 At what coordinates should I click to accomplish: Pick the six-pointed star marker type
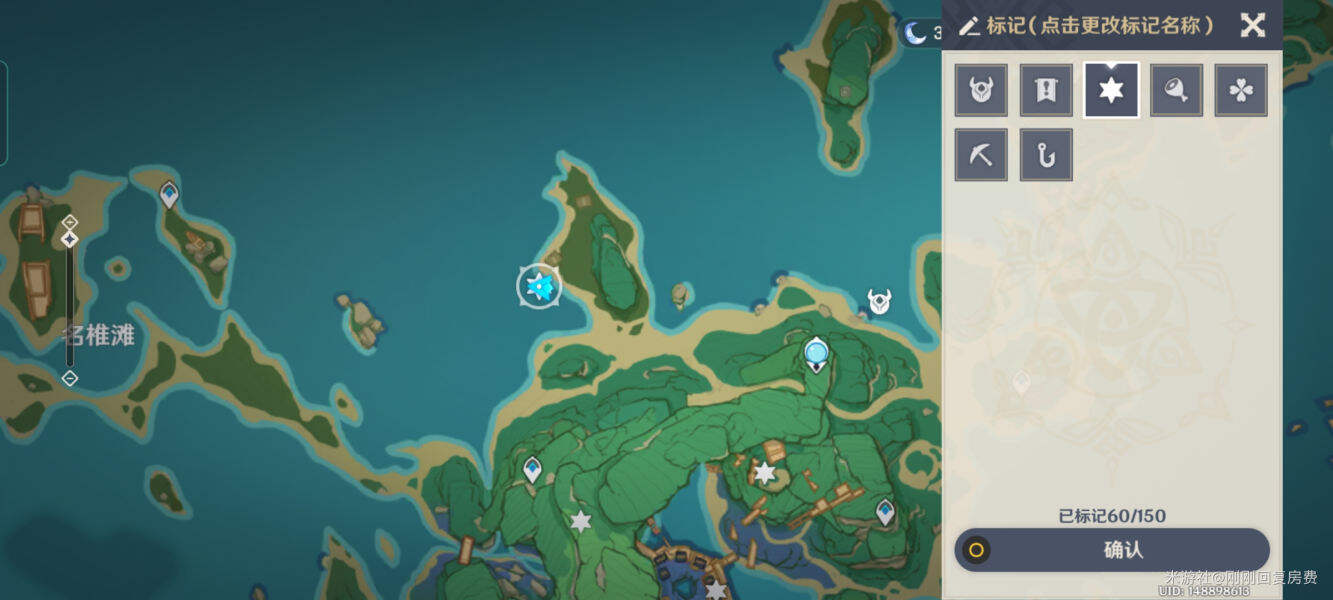(x=1111, y=91)
